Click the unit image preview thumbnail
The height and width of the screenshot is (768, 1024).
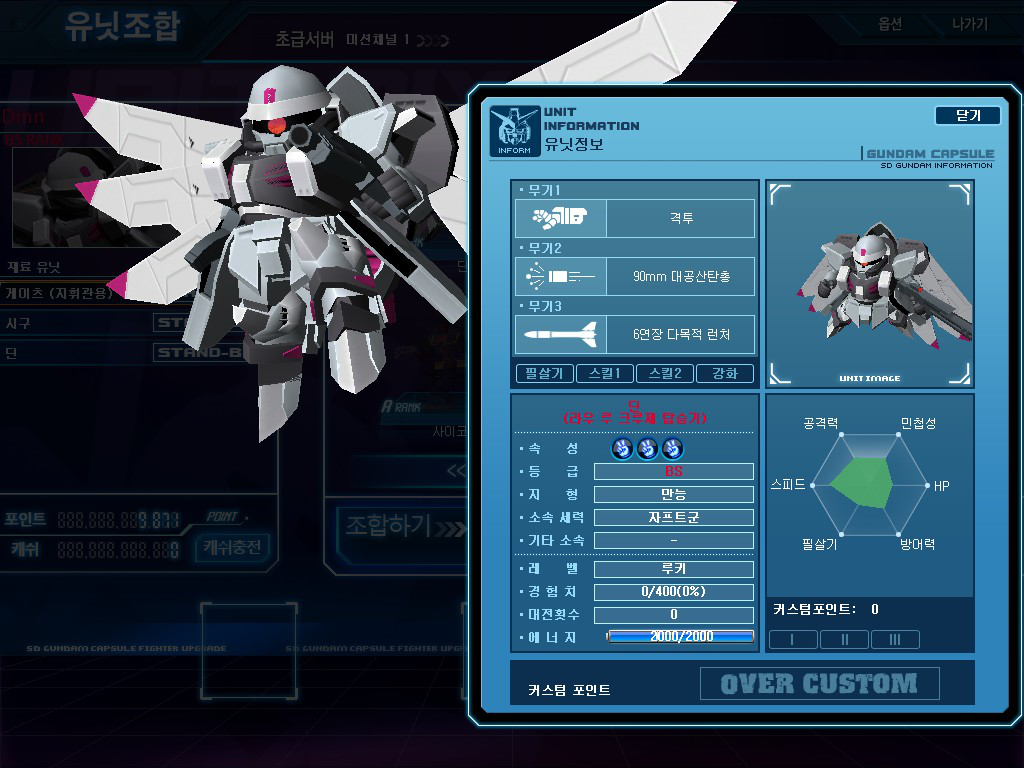(869, 283)
